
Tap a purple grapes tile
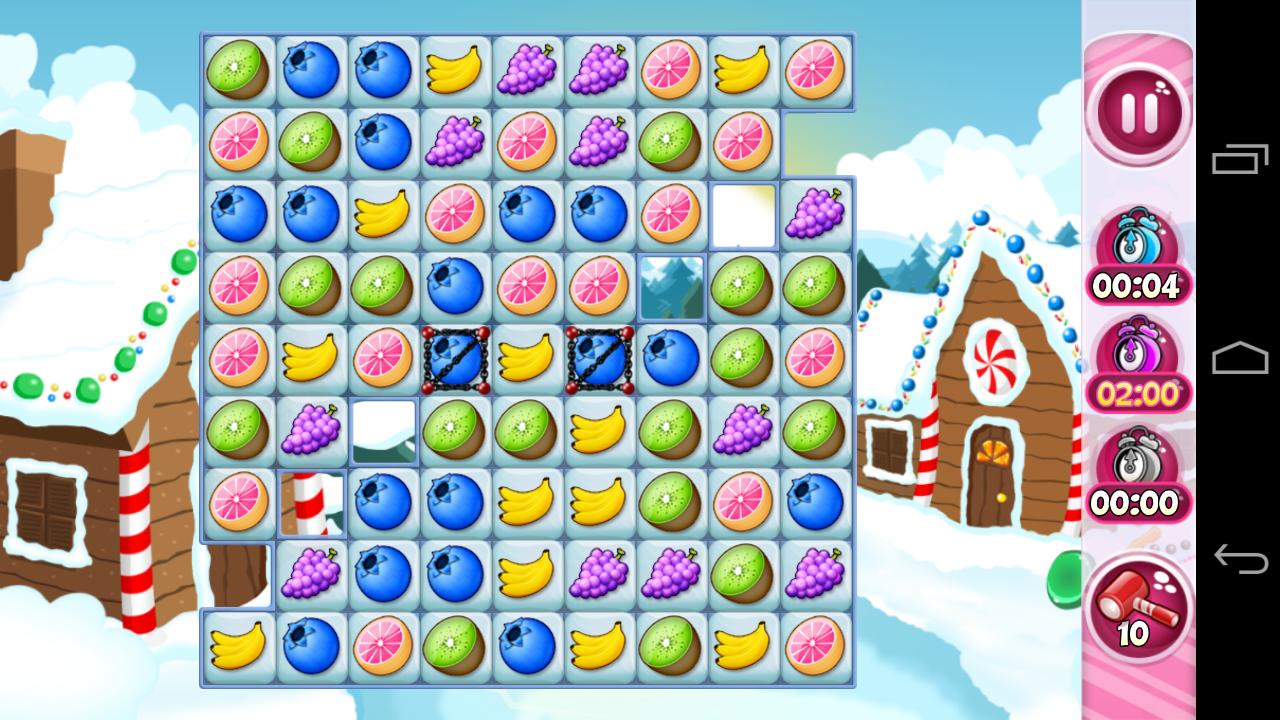pyautogui.click(x=527, y=68)
